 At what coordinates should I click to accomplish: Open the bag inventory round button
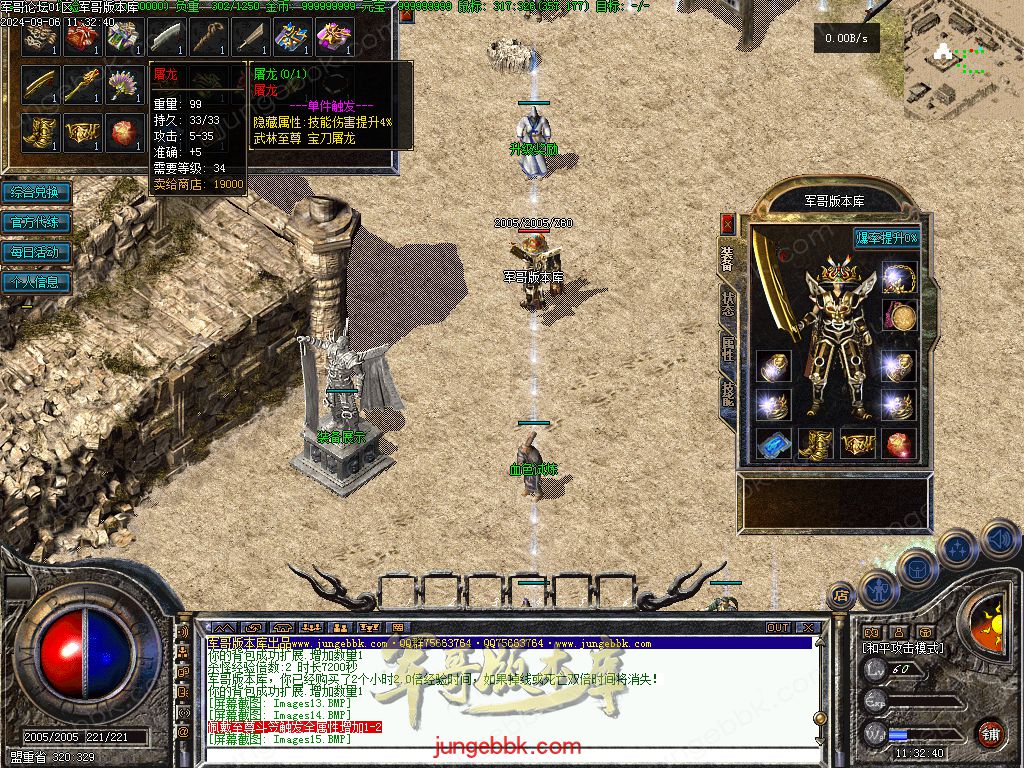pyautogui.click(x=916, y=567)
